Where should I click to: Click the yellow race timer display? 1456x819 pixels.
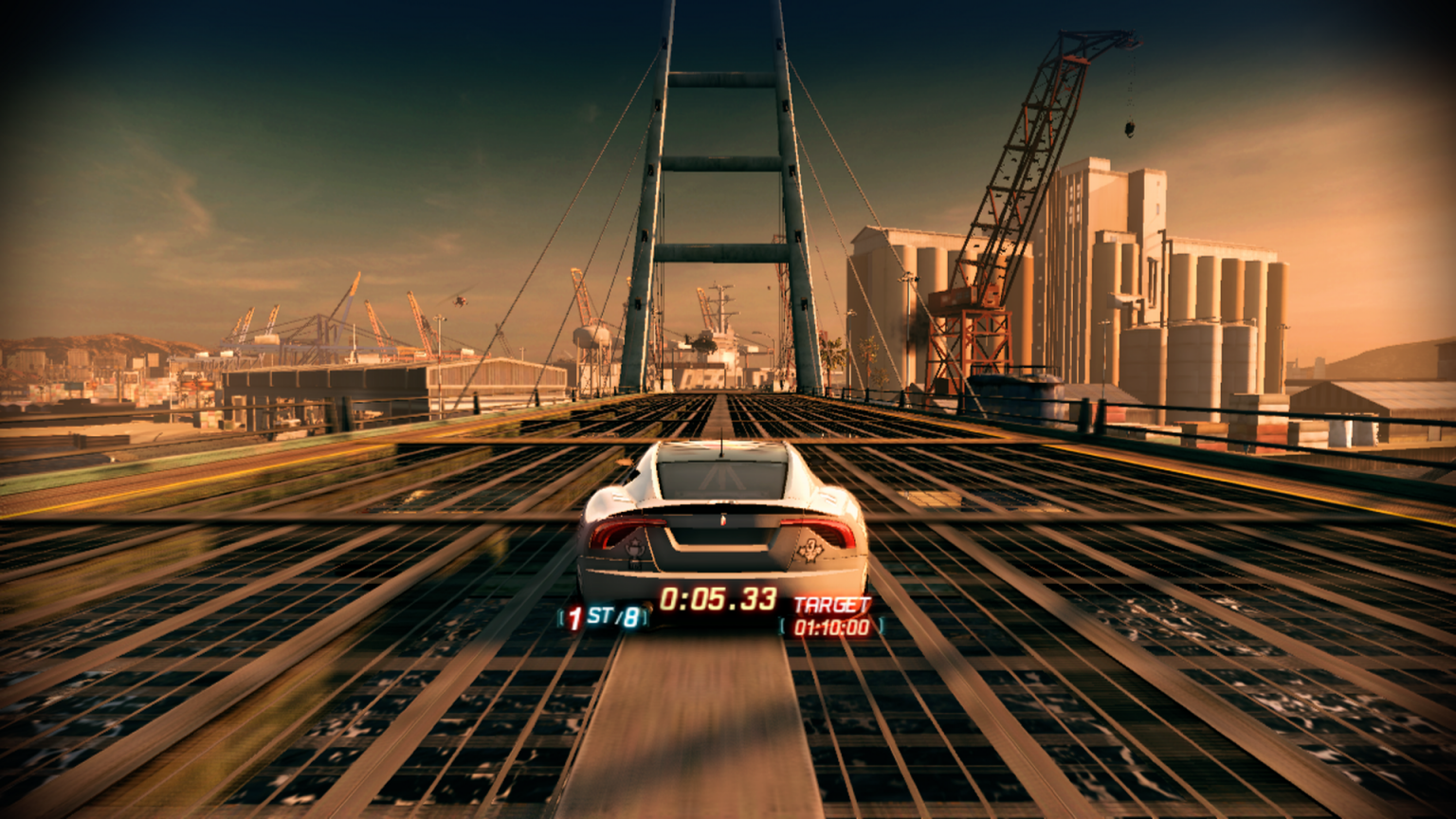point(719,599)
